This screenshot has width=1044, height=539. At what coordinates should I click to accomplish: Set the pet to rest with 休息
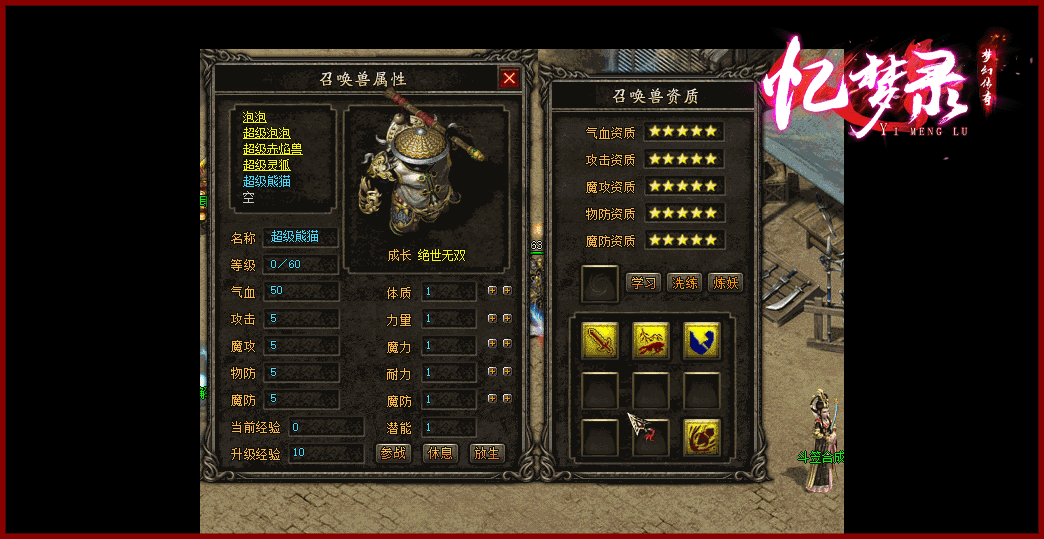[x=440, y=452]
